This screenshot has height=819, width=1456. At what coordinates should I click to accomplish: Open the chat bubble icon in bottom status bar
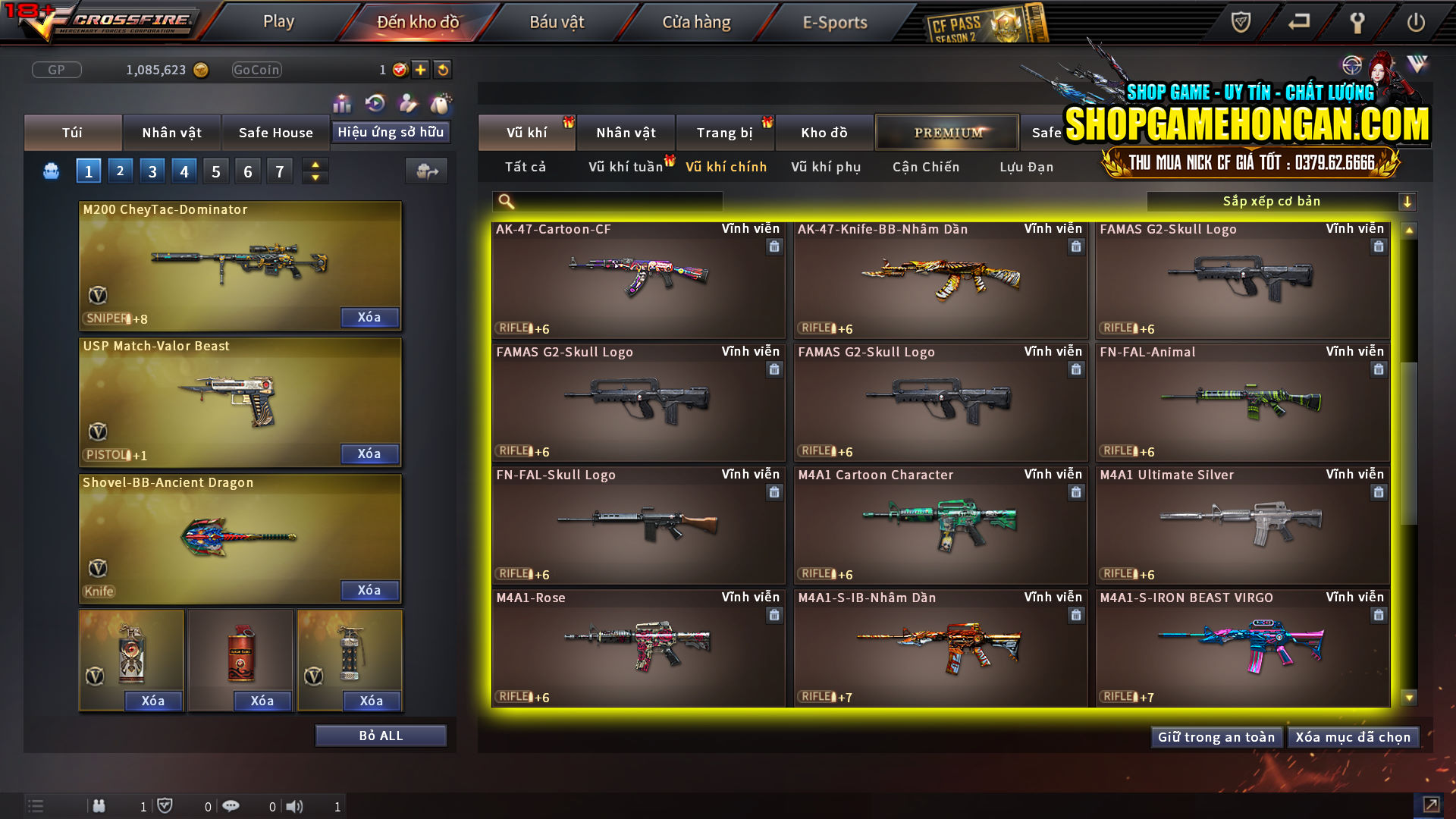pyautogui.click(x=231, y=806)
